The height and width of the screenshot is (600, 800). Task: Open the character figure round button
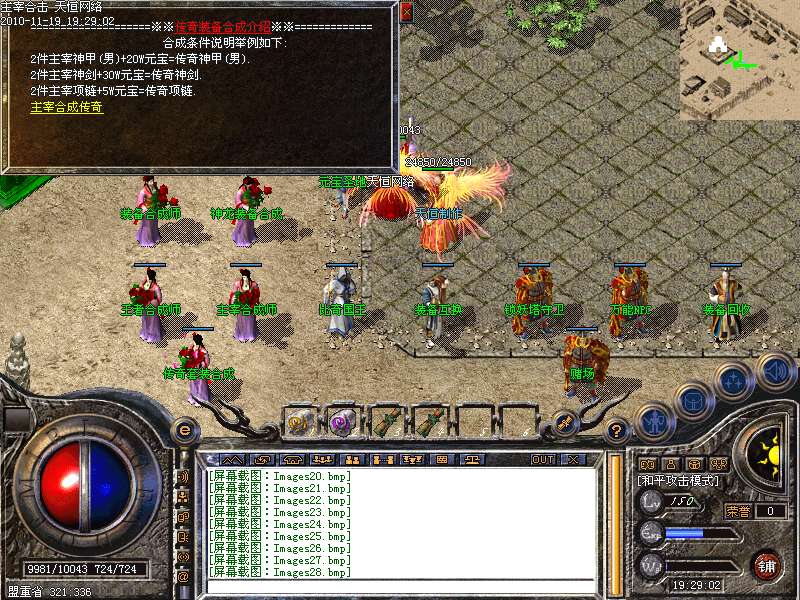(653, 420)
